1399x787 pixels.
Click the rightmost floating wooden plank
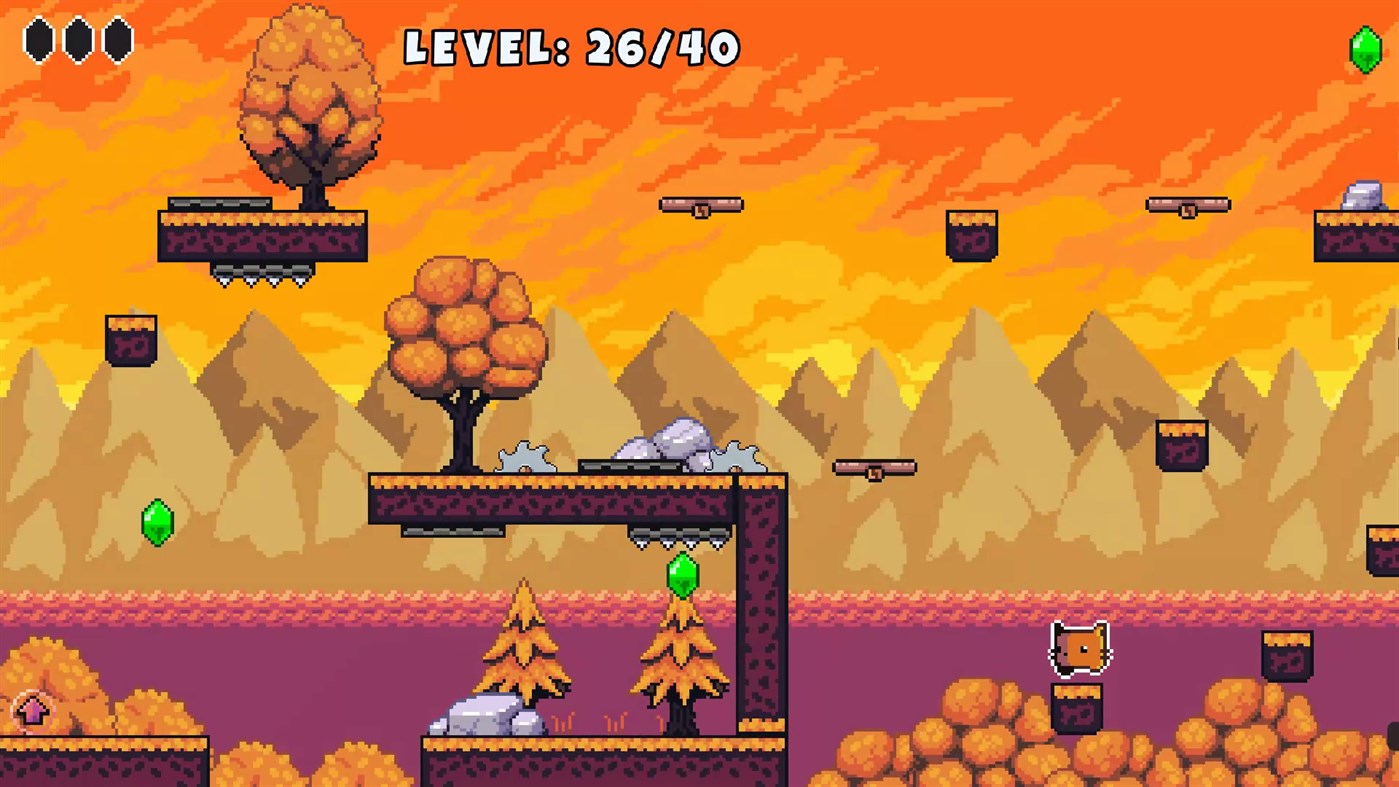1186,204
